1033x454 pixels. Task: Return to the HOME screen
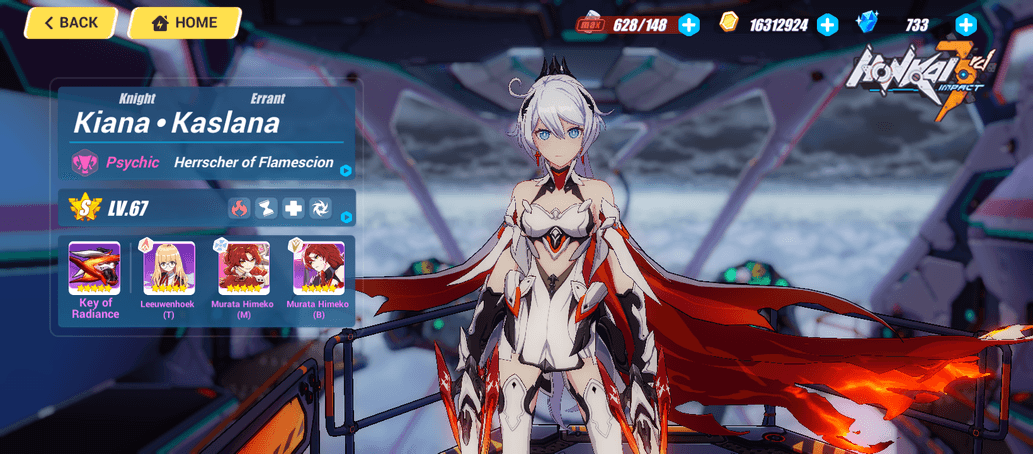tap(185, 23)
